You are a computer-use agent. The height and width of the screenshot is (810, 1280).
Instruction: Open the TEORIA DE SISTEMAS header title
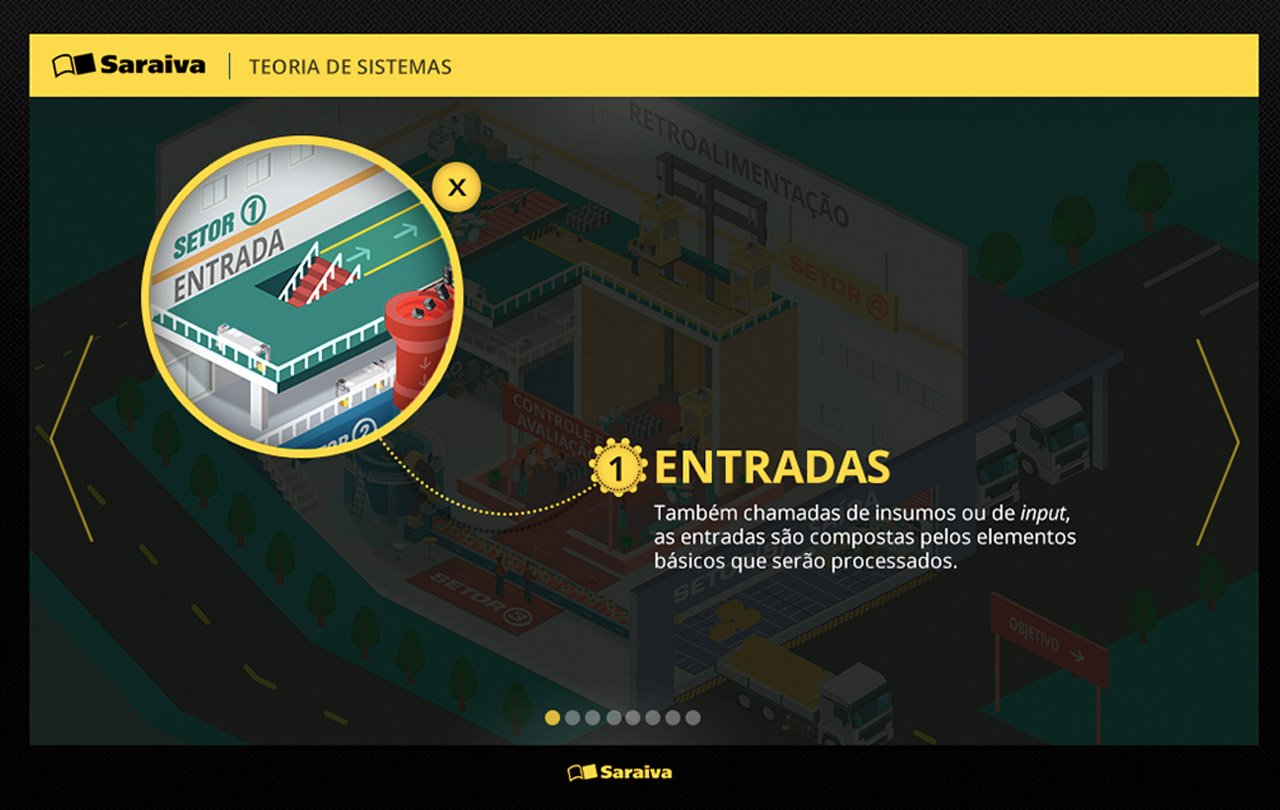(352, 67)
